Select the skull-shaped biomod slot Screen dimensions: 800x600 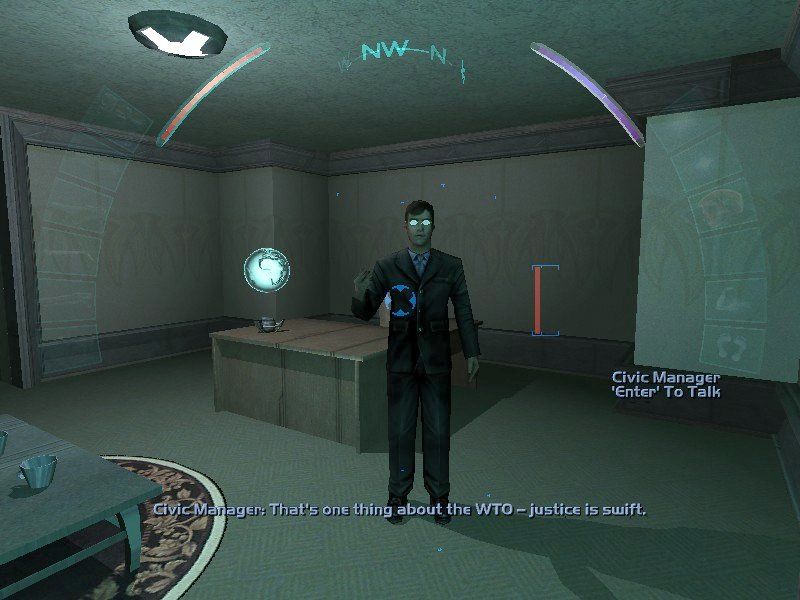[x=721, y=207]
